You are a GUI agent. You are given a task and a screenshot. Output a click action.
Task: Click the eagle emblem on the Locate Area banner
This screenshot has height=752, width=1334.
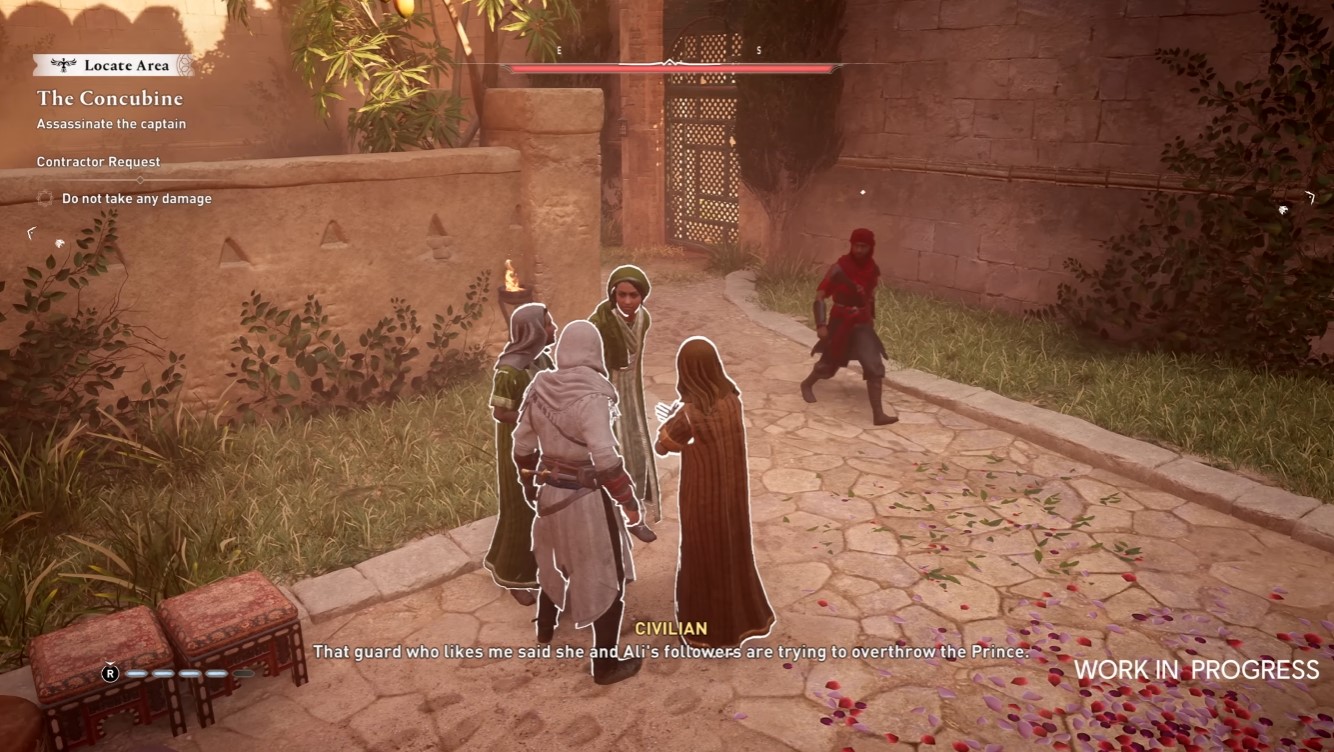[63, 65]
